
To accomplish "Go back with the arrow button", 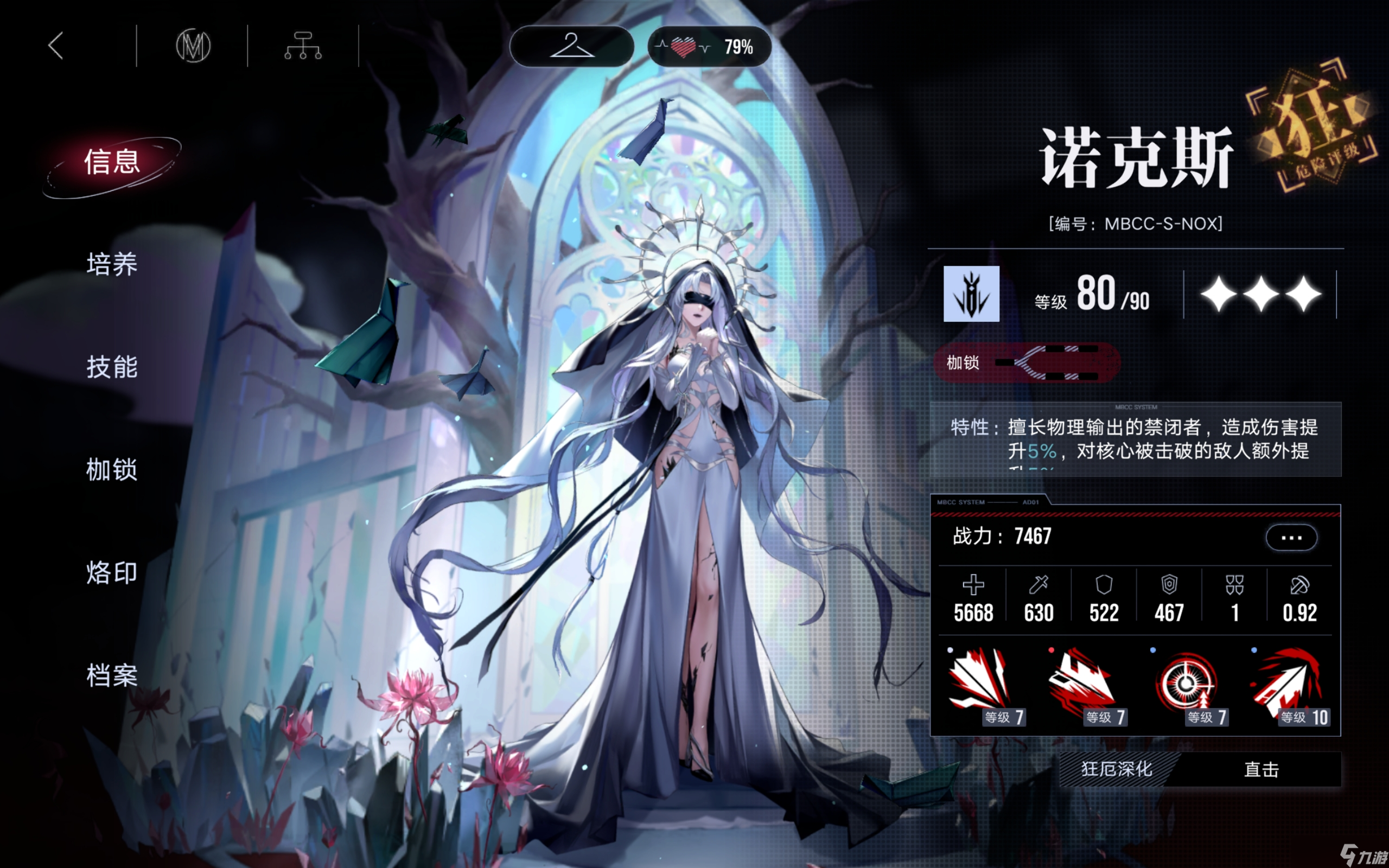I will [56, 46].
